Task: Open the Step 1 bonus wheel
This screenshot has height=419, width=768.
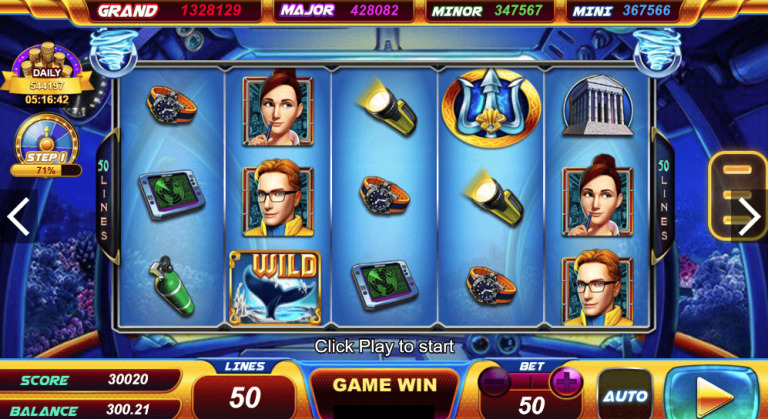Action: click(46, 147)
